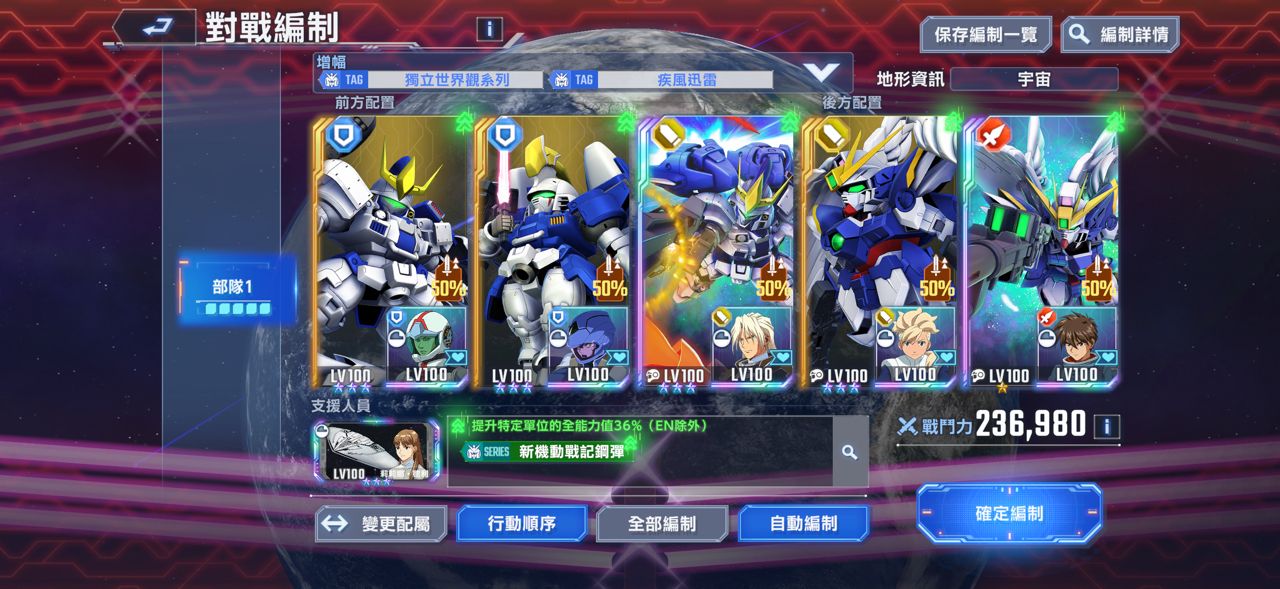Open the info icon beside 對戰編制 title
The width and height of the screenshot is (1280, 589).
489,28
